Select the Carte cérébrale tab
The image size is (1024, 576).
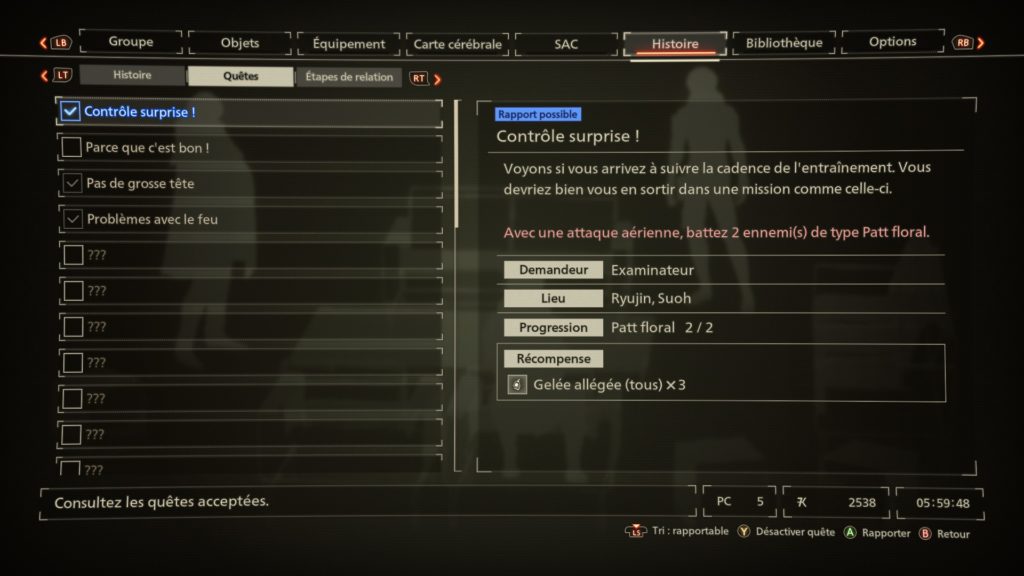pos(458,44)
